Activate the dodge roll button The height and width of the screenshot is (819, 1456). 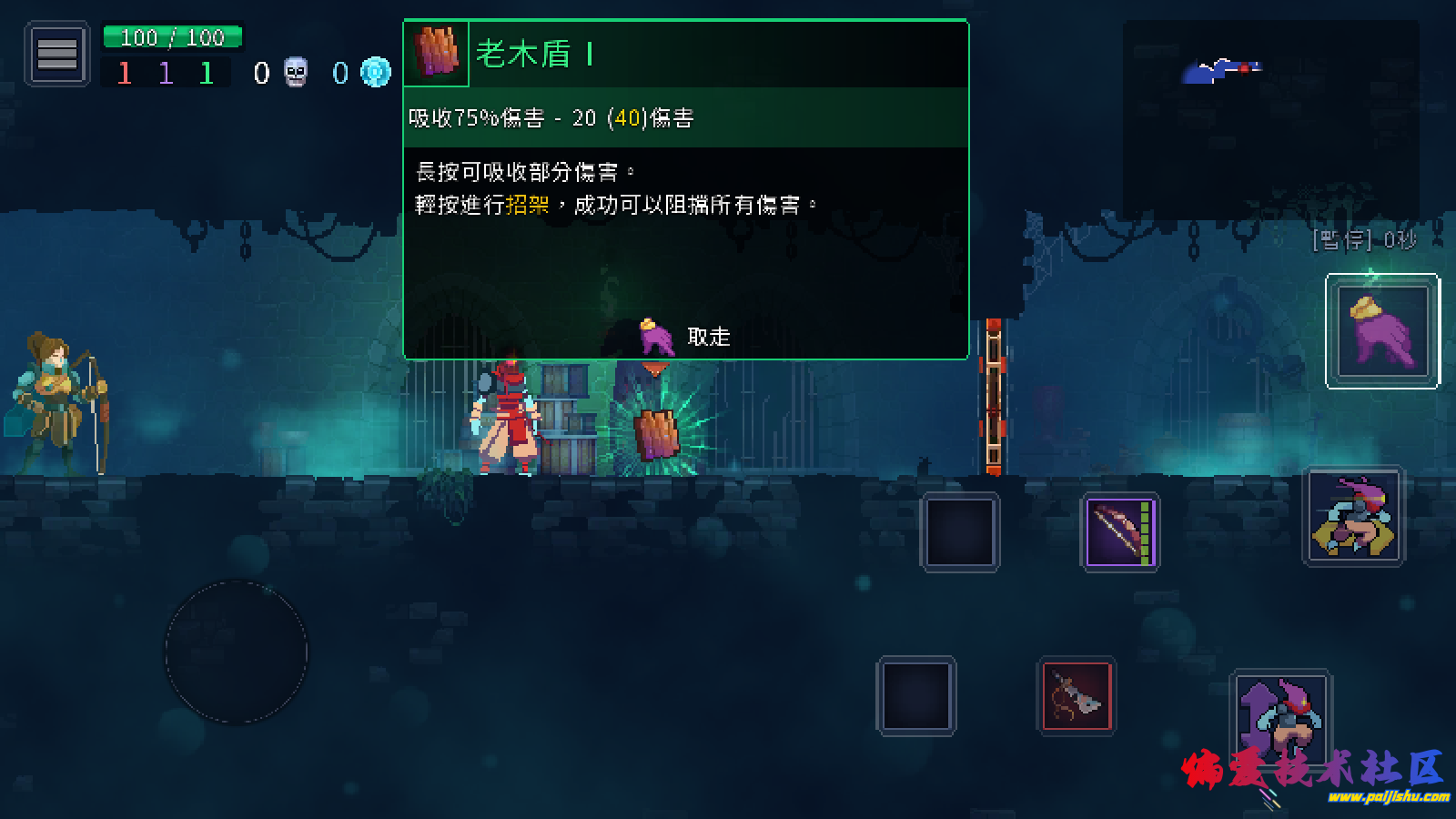[x=1354, y=516]
